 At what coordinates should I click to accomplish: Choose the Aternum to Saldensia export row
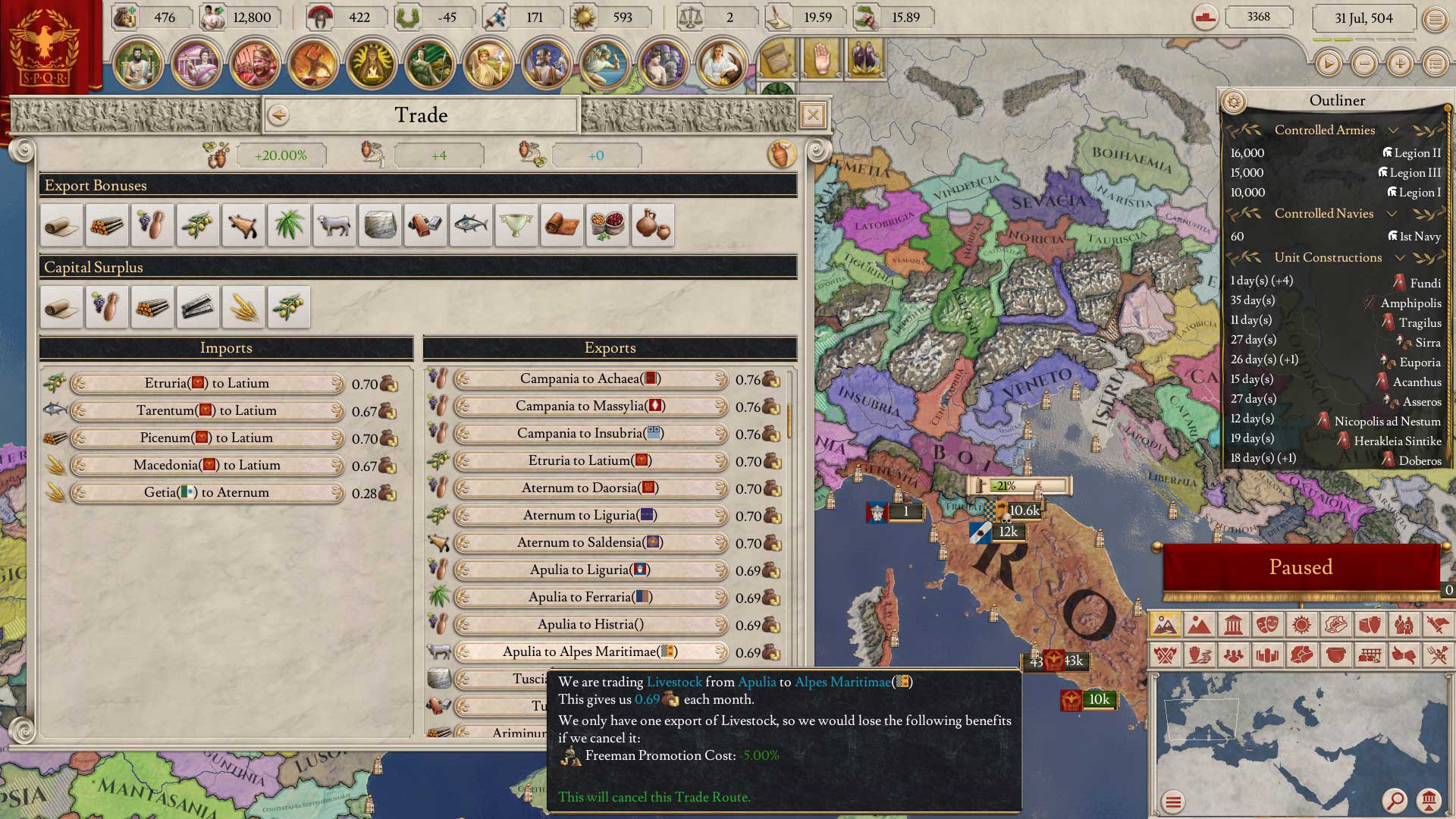click(590, 543)
